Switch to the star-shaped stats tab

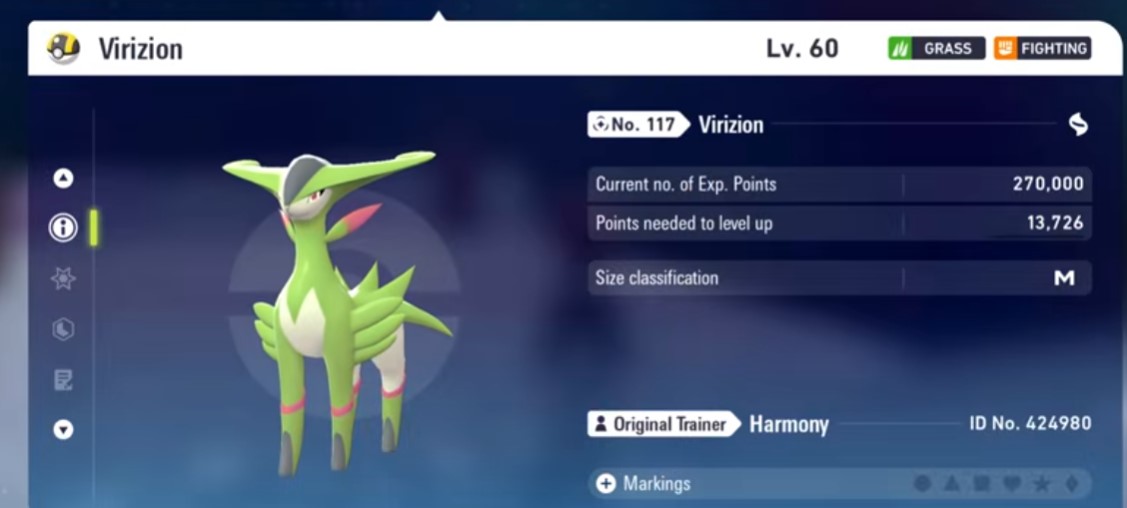click(x=63, y=279)
